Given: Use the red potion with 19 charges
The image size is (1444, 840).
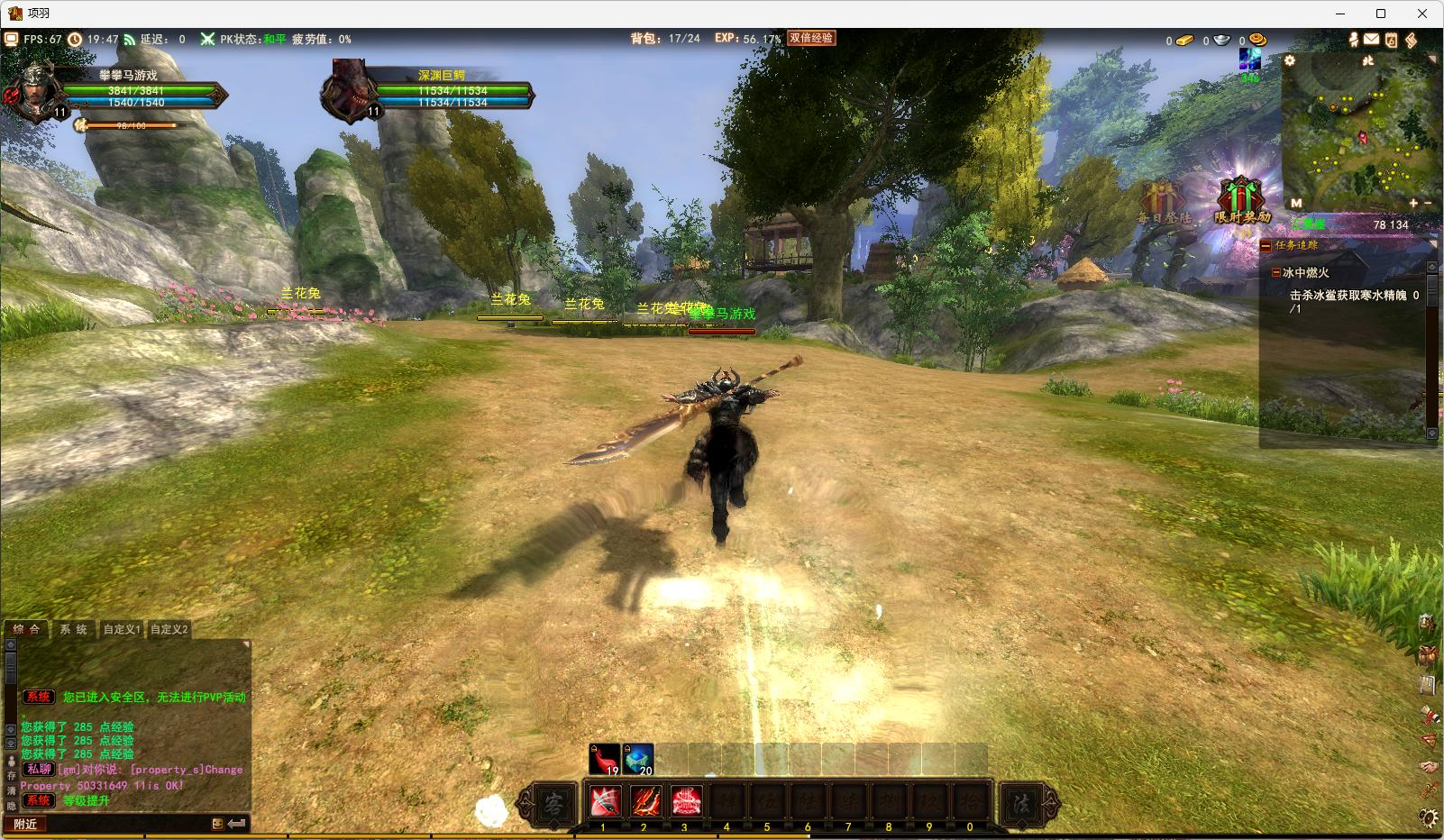Looking at the screenshot, I should click(x=604, y=759).
